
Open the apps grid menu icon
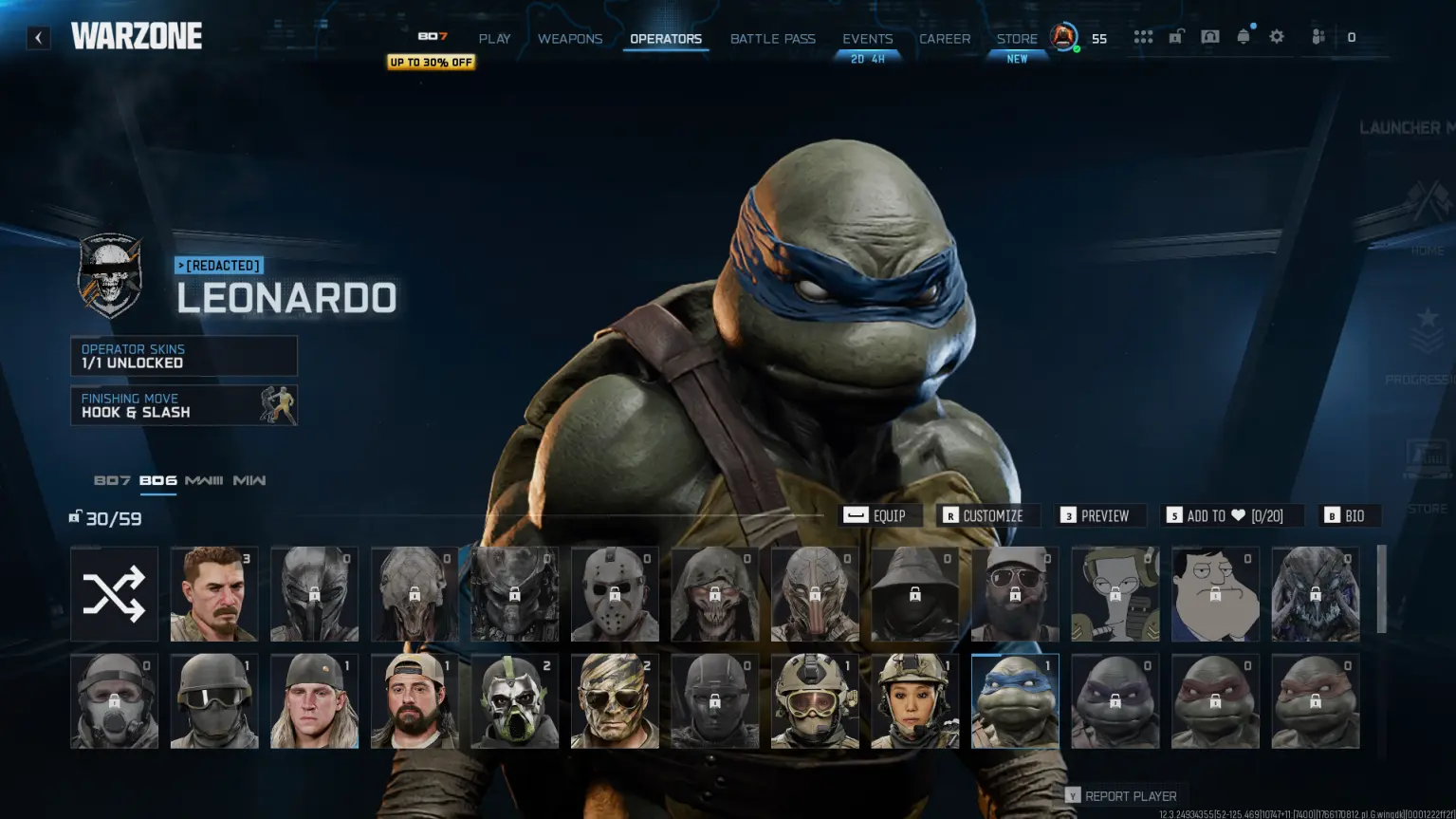pyautogui.click(x=1143, y=36)
